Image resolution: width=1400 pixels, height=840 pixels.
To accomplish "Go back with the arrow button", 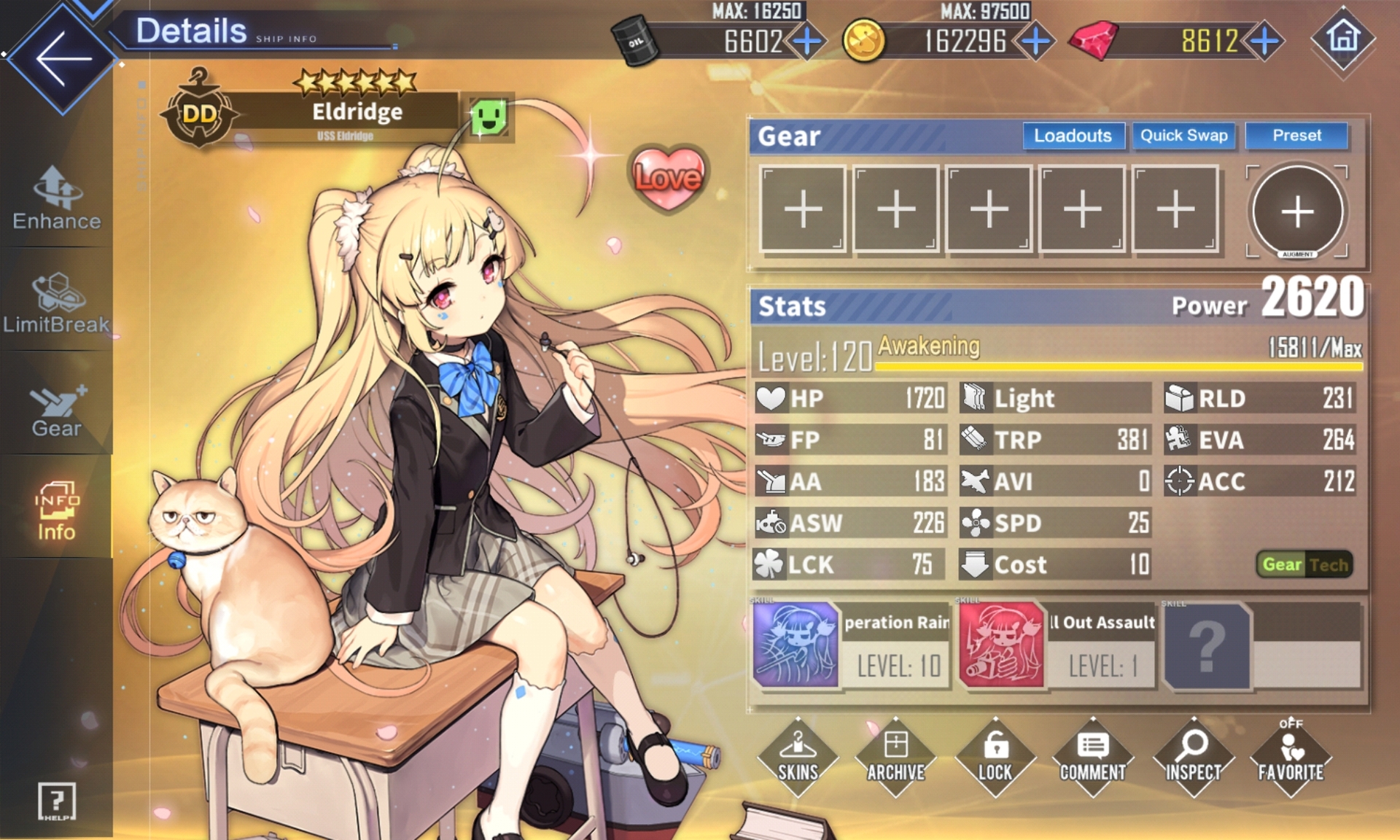I will point(62,58).
